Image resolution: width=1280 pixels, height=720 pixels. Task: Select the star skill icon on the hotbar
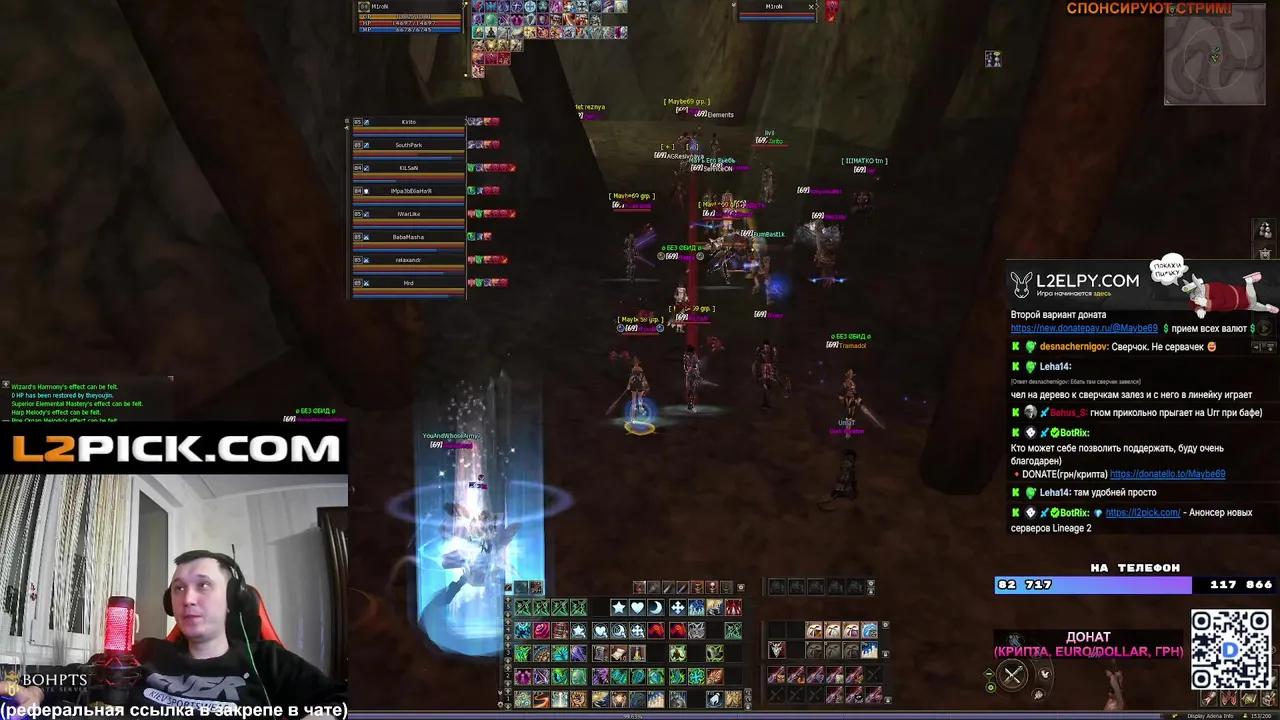[618, 605]
